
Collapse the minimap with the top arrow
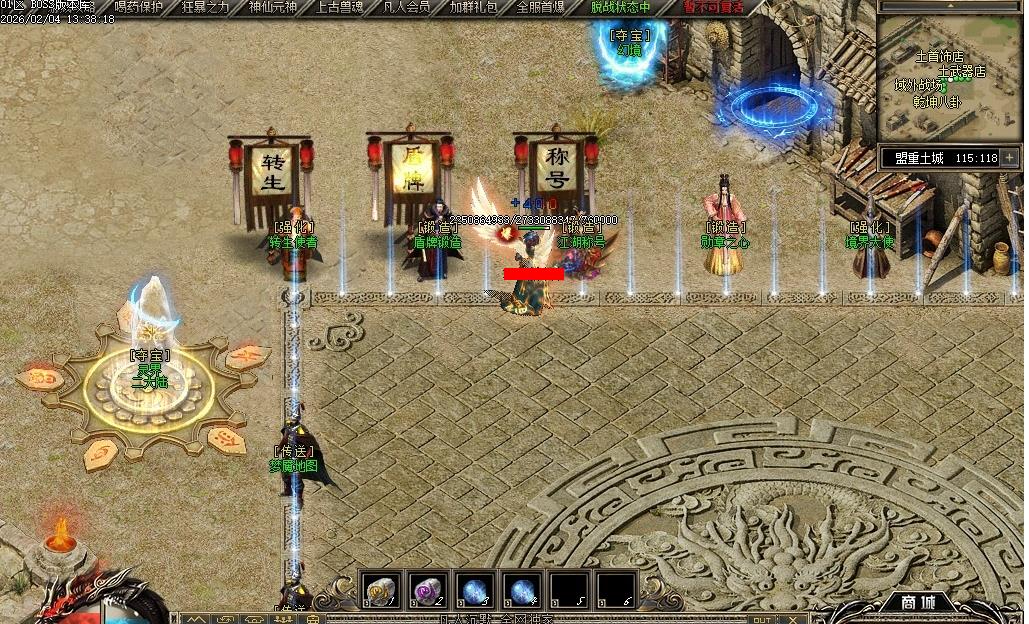[x=950, y=5]
